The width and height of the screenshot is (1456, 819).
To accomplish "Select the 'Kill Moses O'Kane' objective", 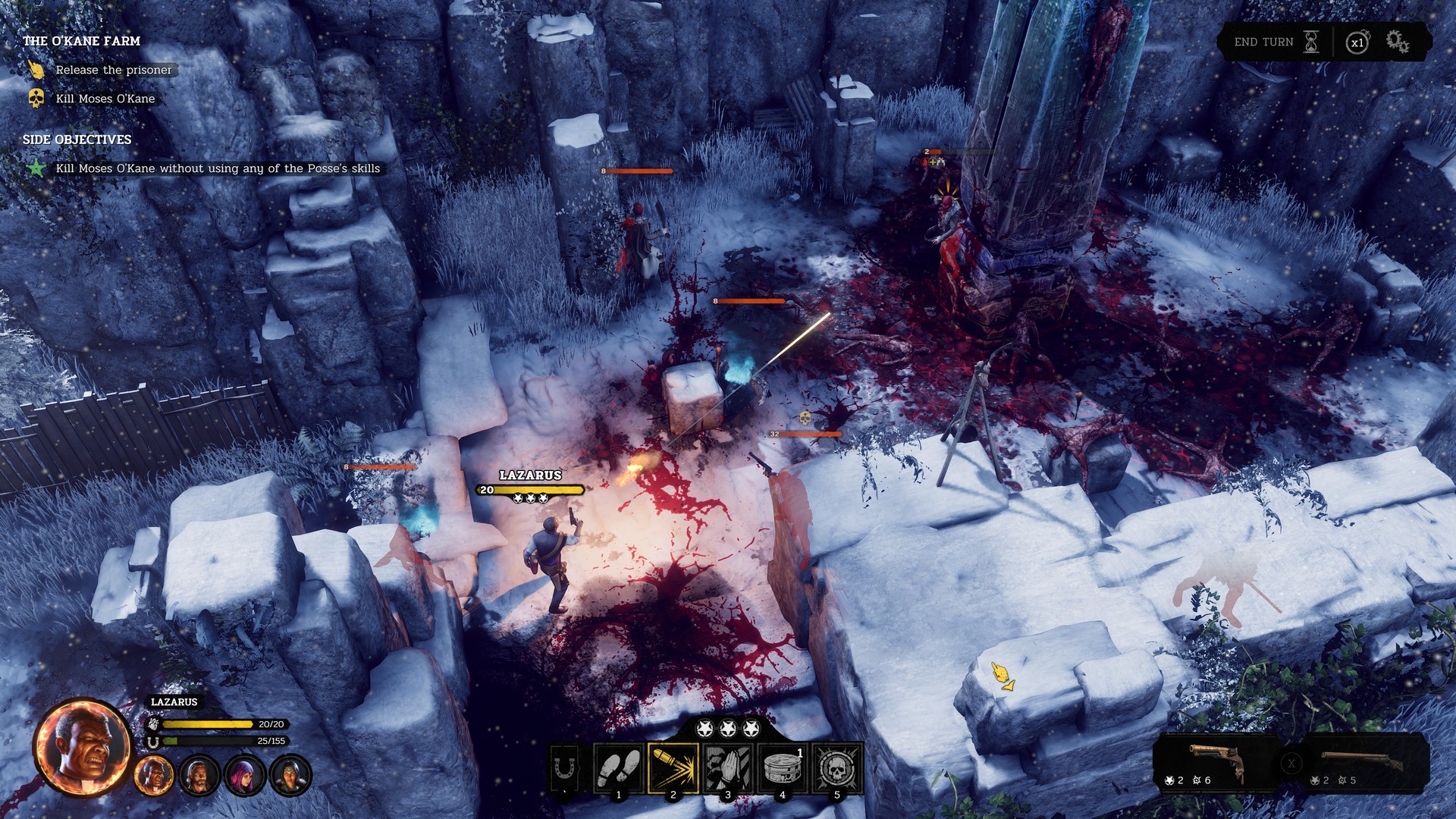I will (x=105, y=99).
